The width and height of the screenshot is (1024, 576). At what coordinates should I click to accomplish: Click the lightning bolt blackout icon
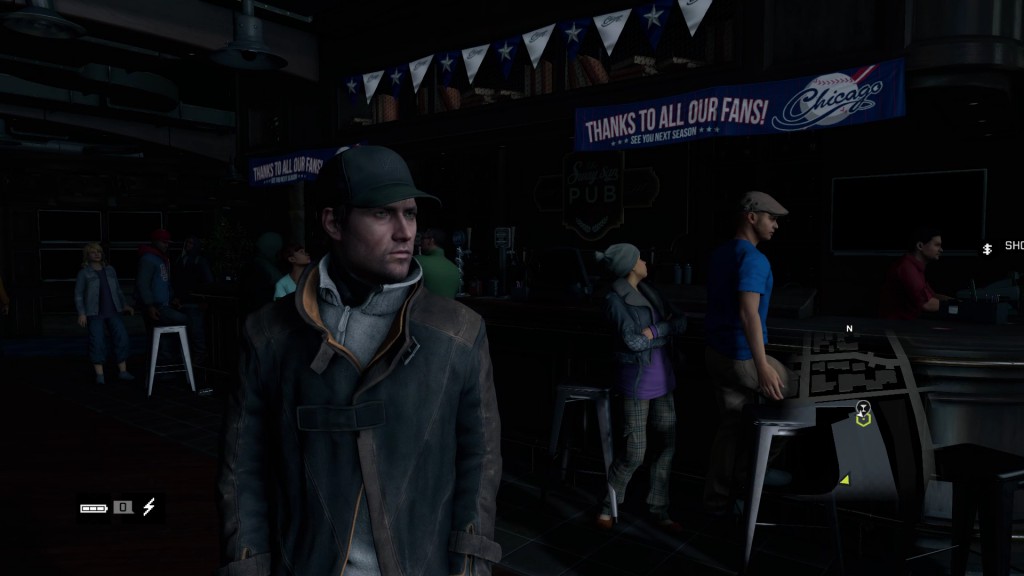[149, 507]
